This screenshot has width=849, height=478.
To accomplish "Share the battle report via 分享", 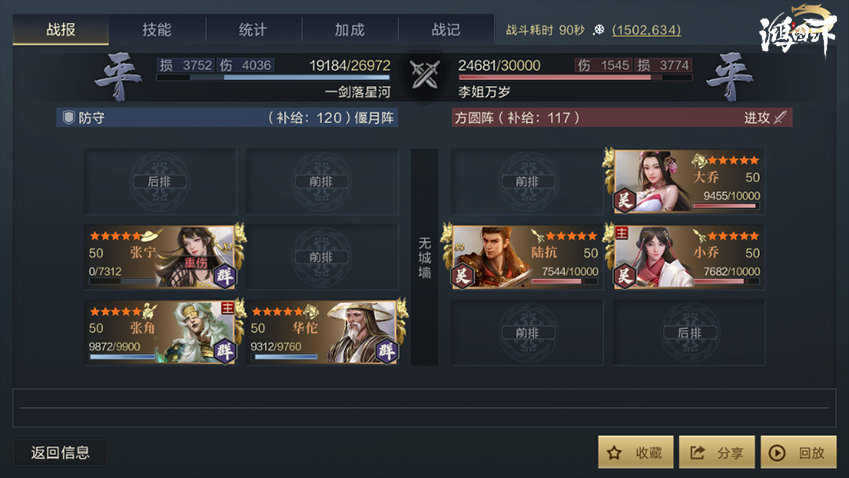I will (x=717, y=452).
